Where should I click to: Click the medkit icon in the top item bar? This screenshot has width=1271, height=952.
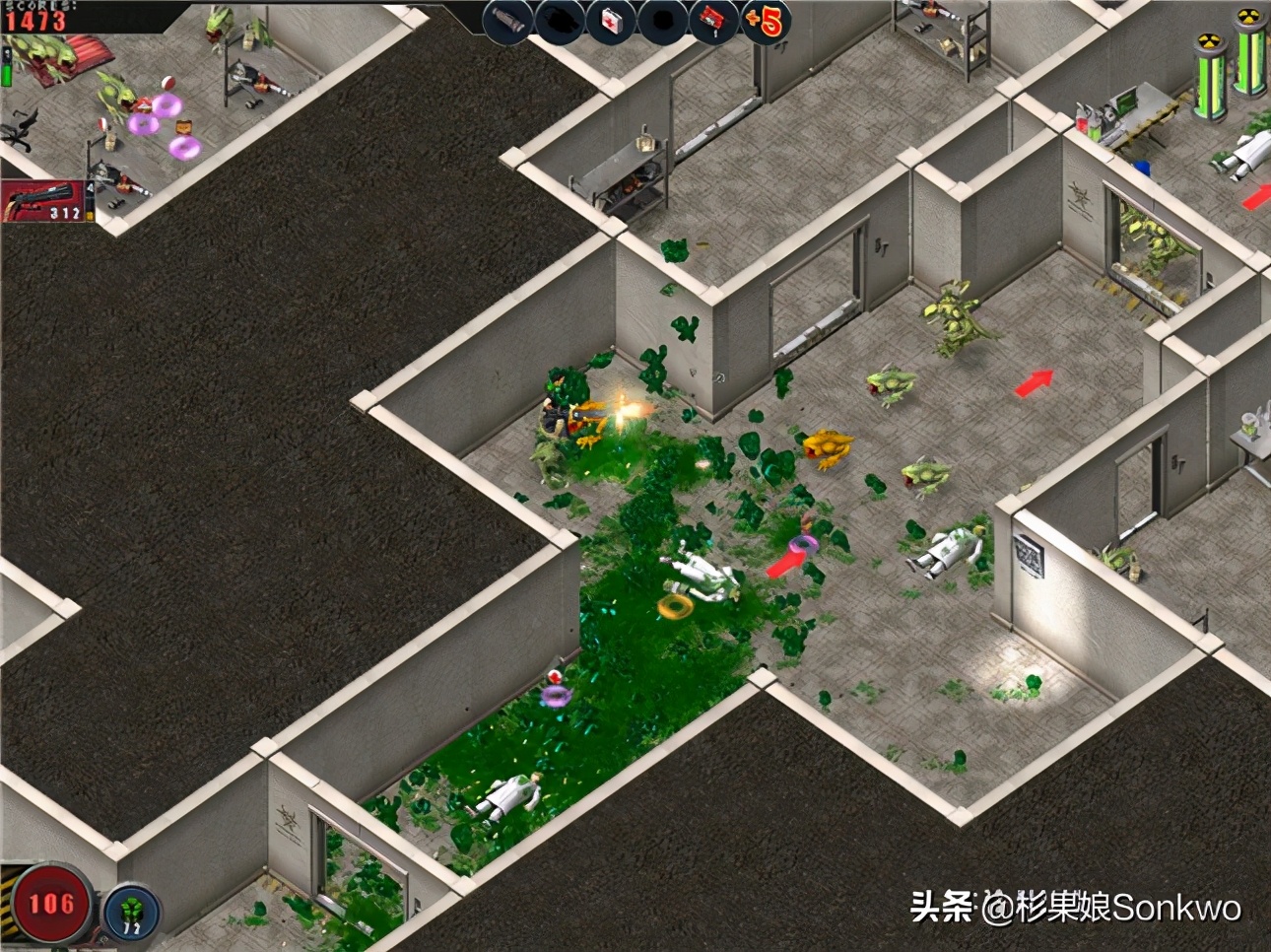point(609,22)
